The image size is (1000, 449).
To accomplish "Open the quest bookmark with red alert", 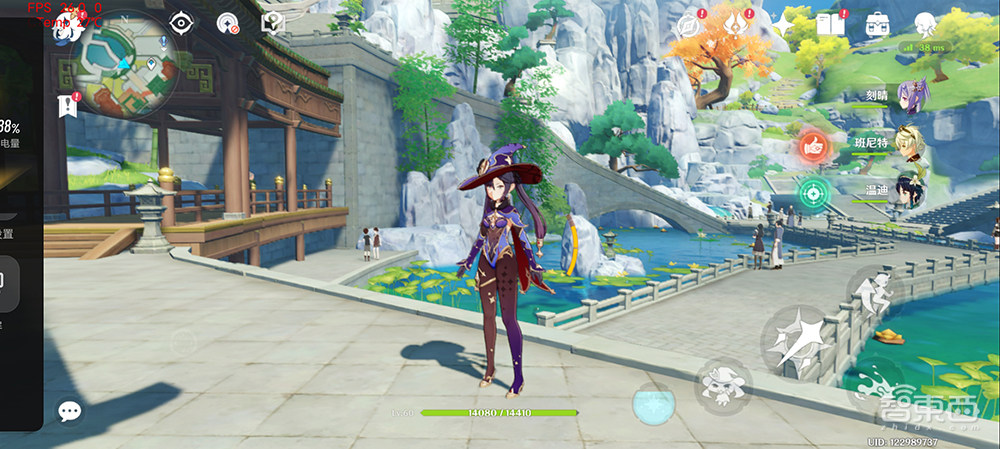I will point(68,105).
